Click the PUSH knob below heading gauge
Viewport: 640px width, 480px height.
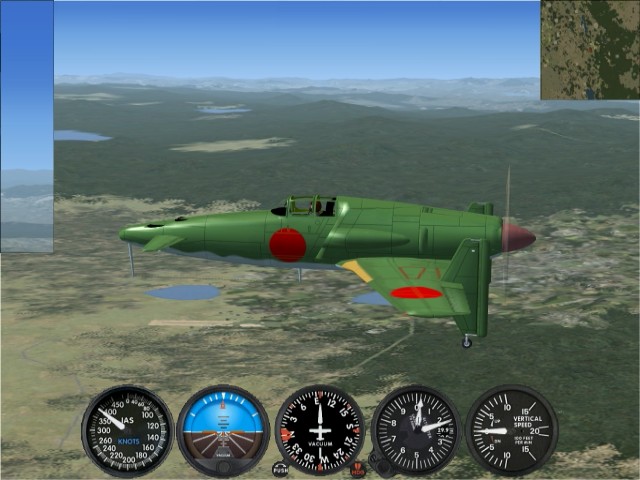(x=281, y=468)
